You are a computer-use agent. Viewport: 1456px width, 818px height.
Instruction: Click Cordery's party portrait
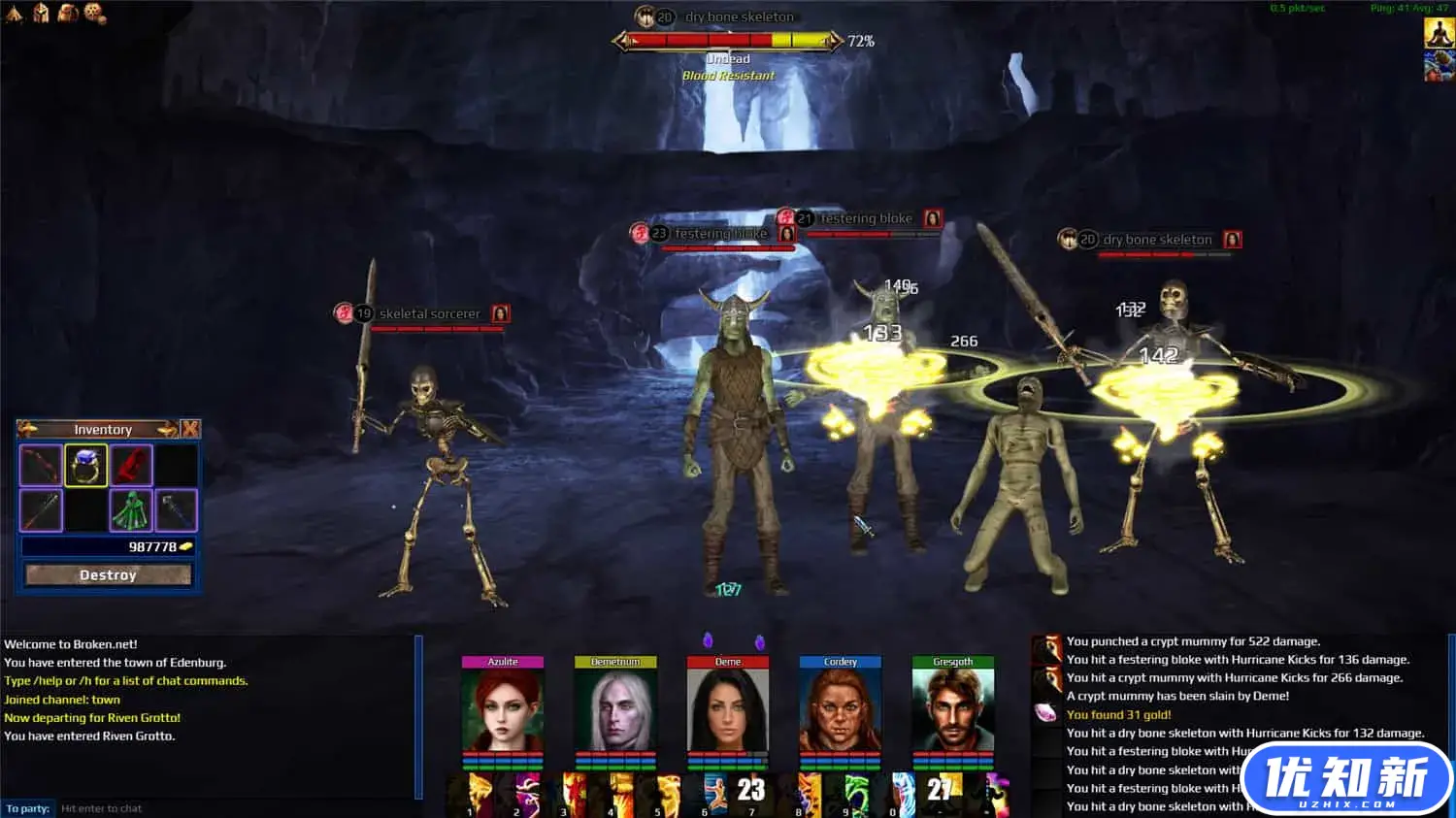841,708
